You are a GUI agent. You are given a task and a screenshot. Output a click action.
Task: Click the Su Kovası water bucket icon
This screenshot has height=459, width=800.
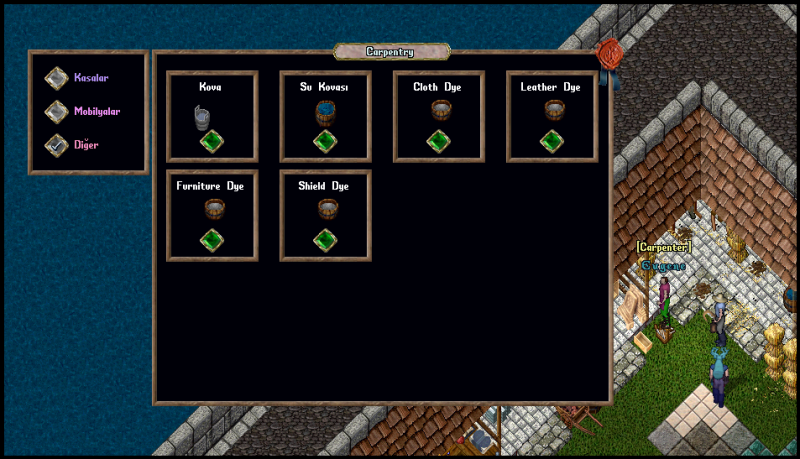click(x=325, y=112)
